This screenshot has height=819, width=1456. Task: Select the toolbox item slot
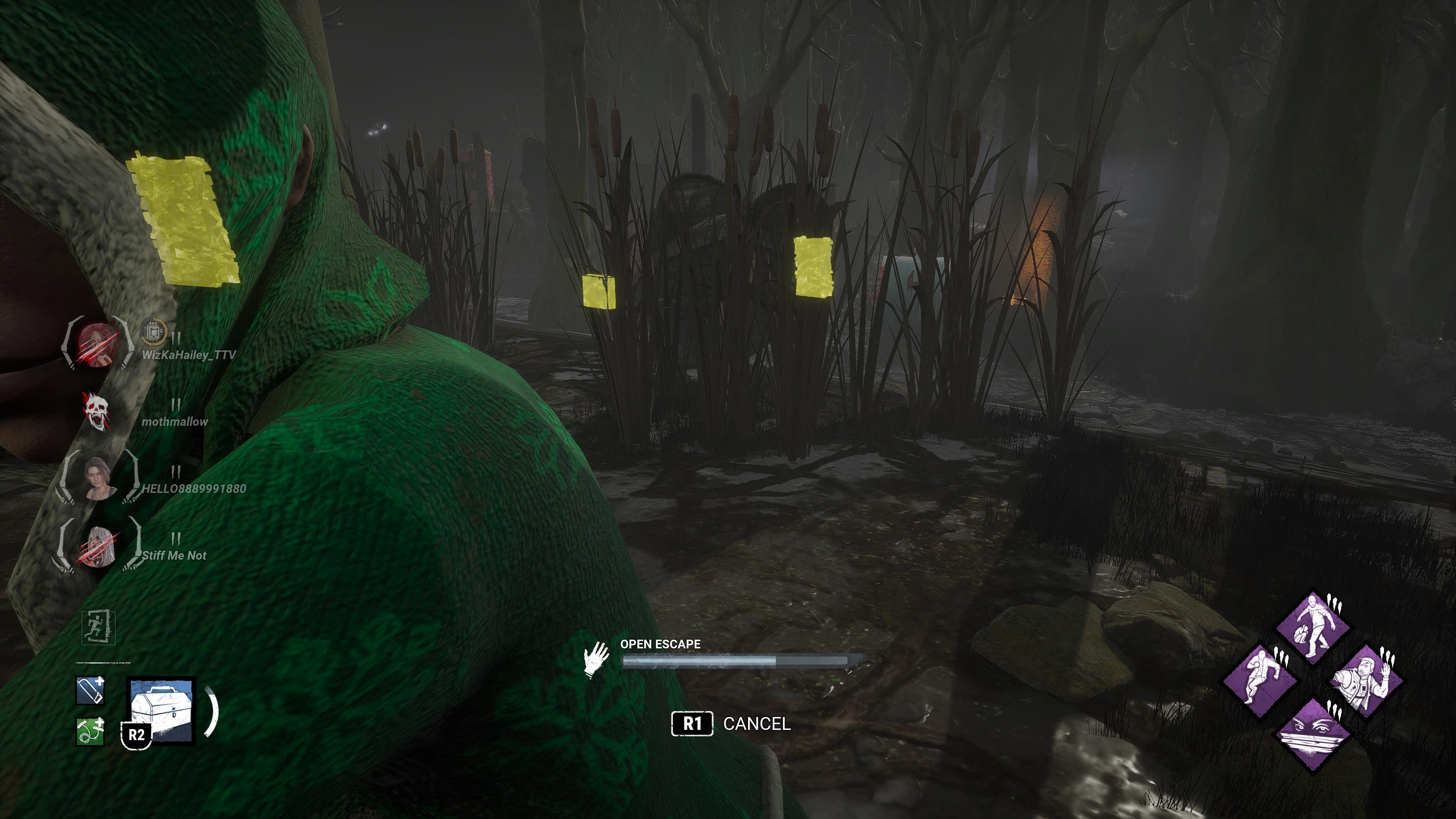click(162, 710)
